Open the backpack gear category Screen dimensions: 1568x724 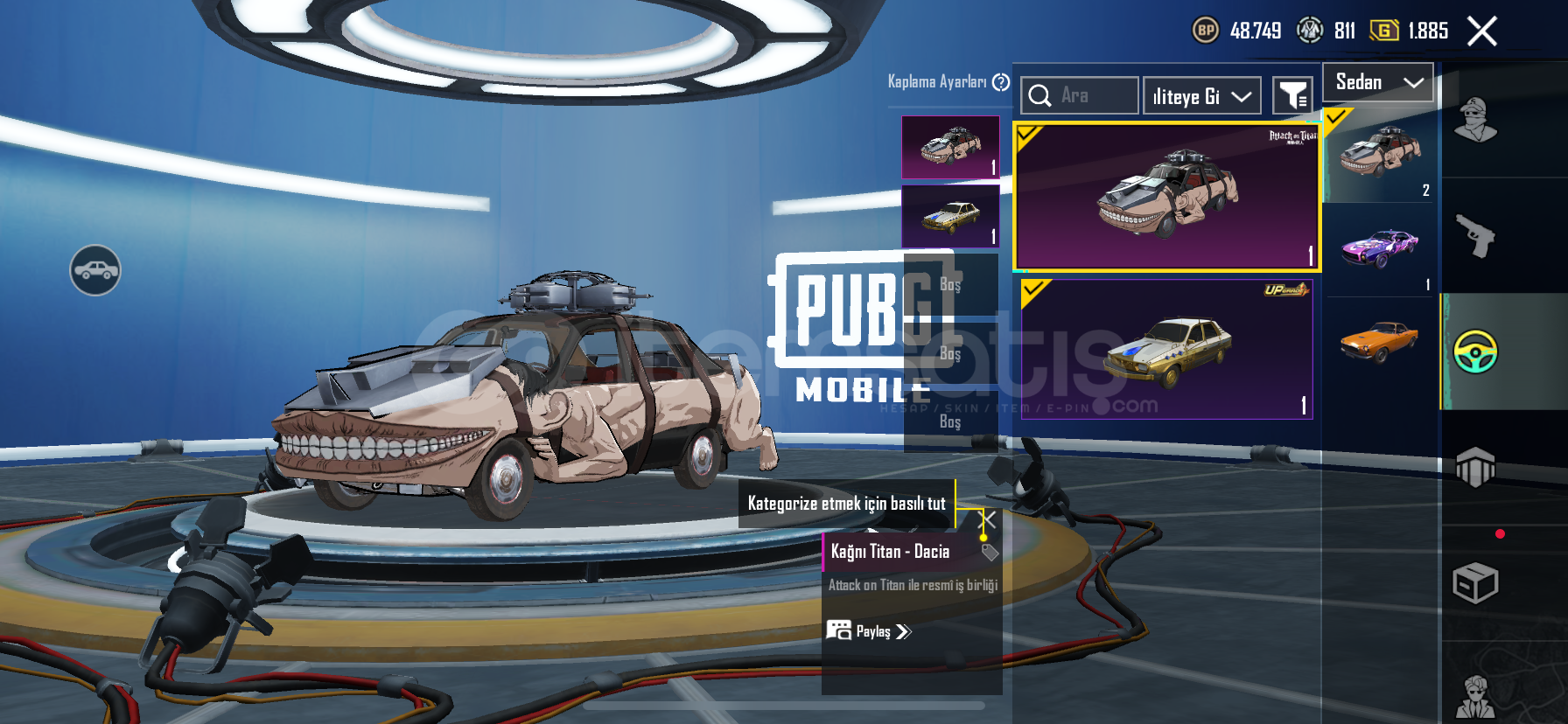click(1475, 467)
